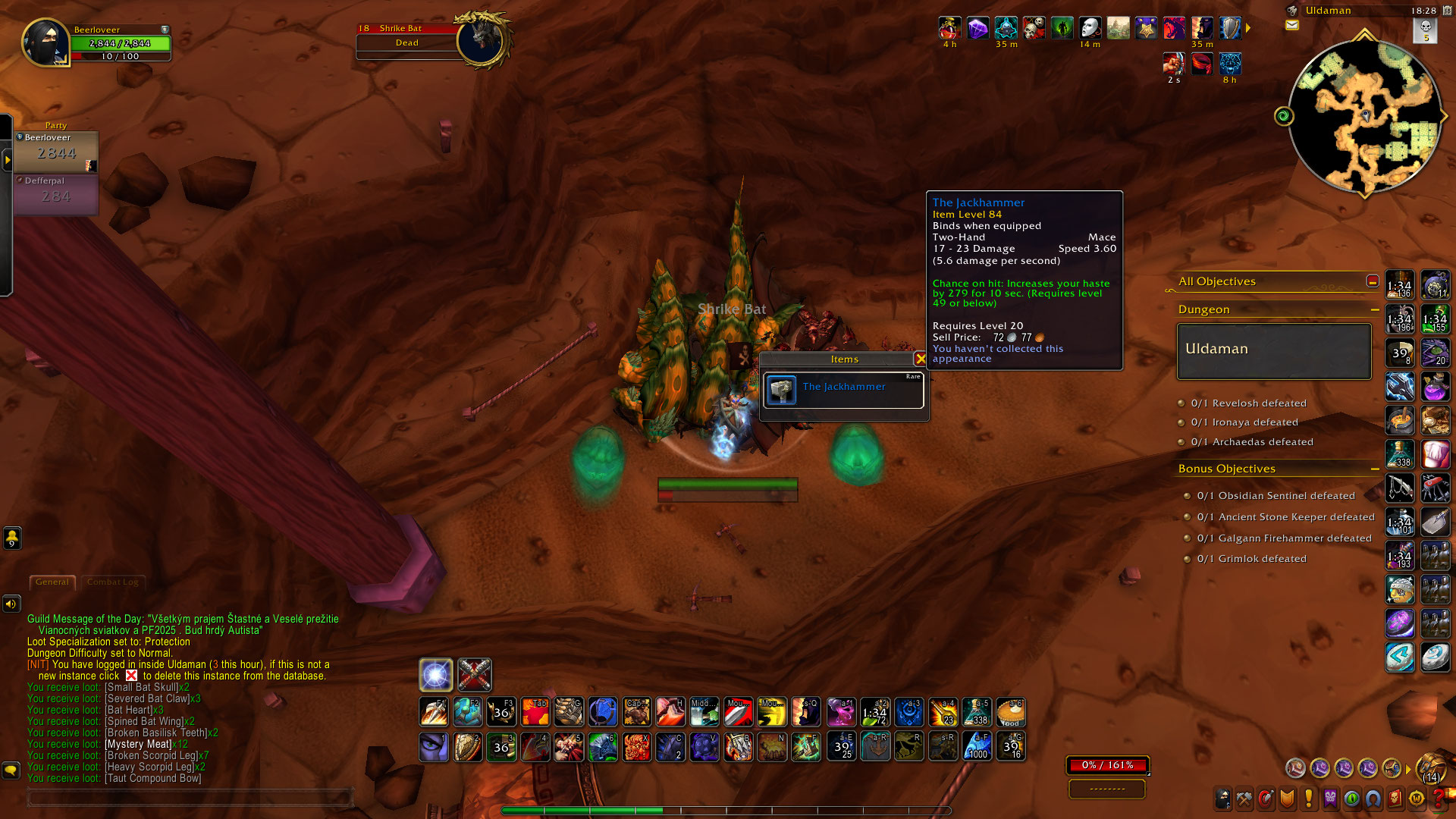Activate the glowing white orb extra ability
1456x819 pixels.
coord(436,675)
